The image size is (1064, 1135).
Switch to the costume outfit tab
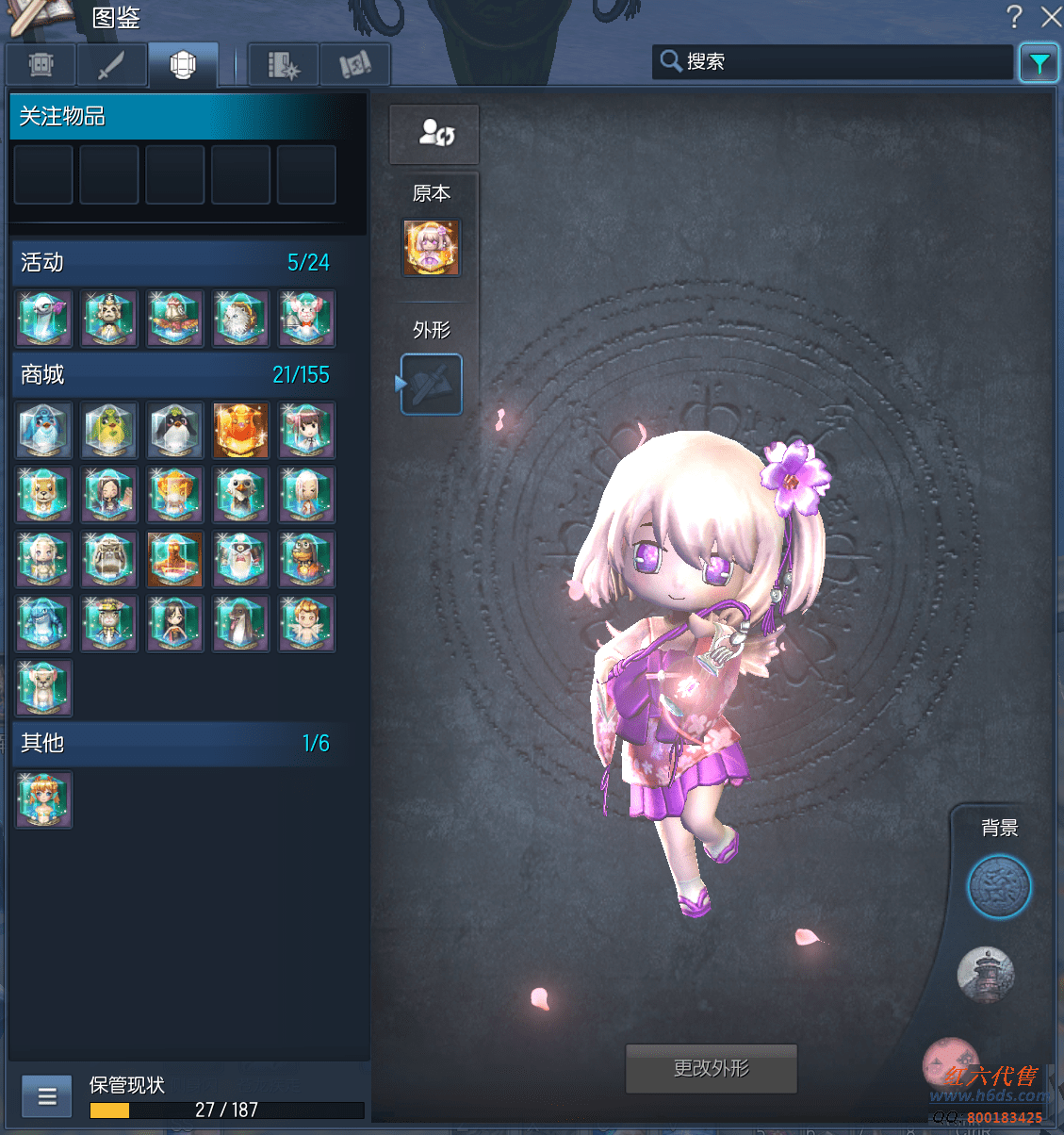183,65
